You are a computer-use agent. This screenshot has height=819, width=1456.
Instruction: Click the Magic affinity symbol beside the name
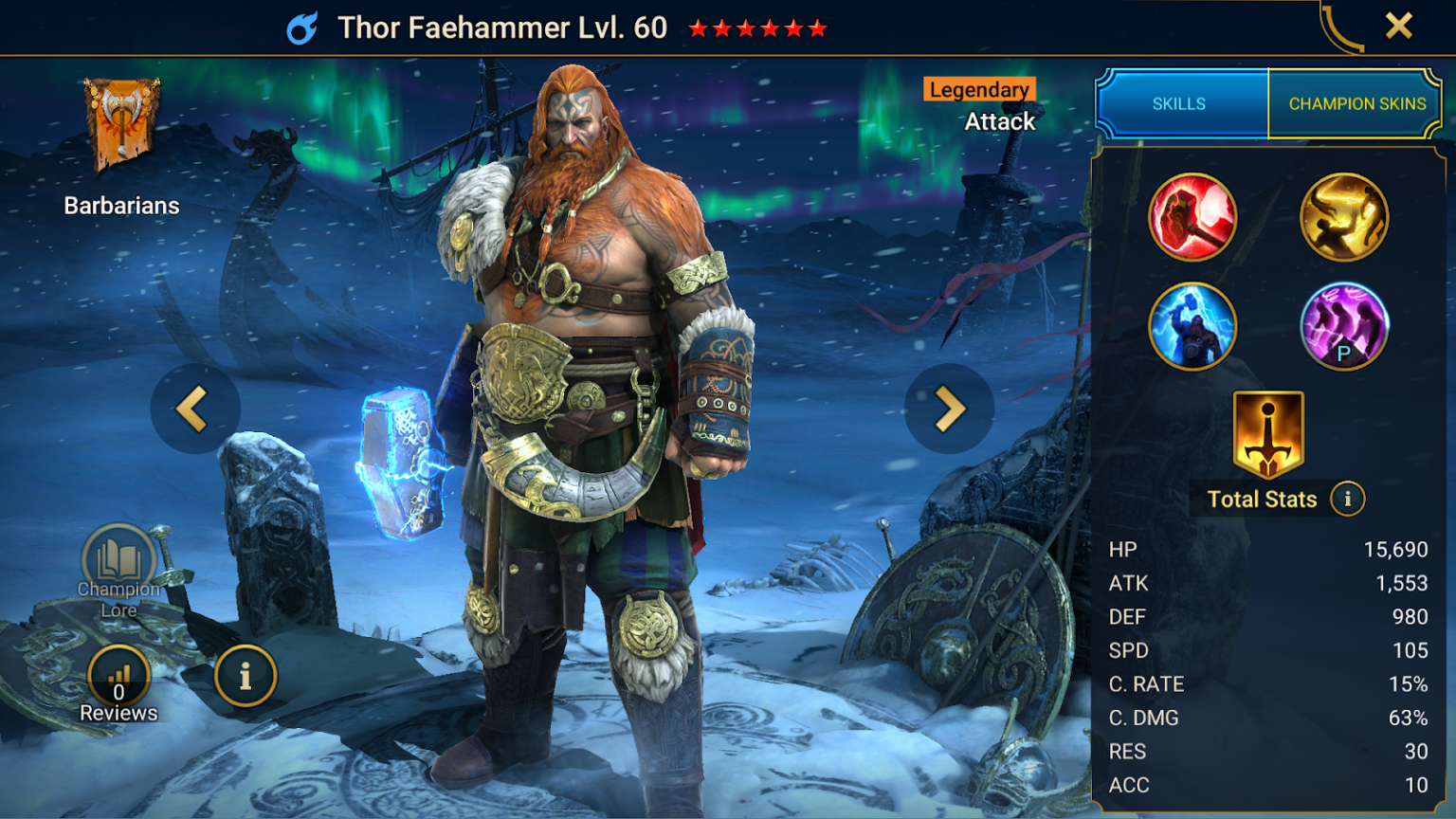[x=301, y=27]
